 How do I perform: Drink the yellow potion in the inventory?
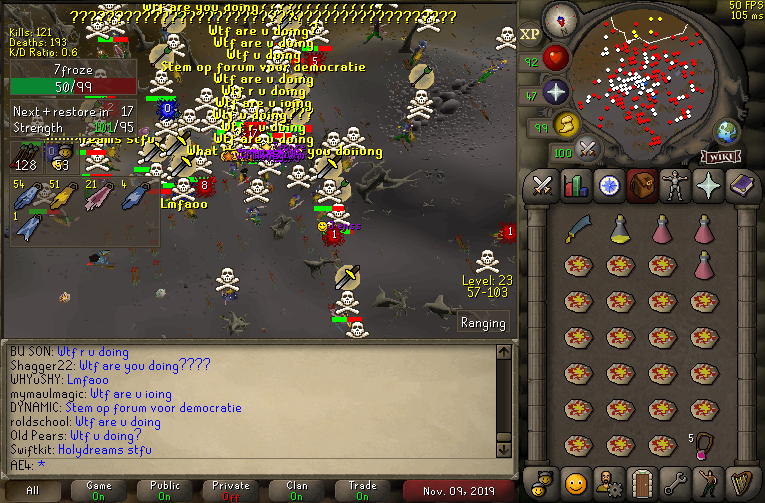pyautogui.click(x=620, y=231)
